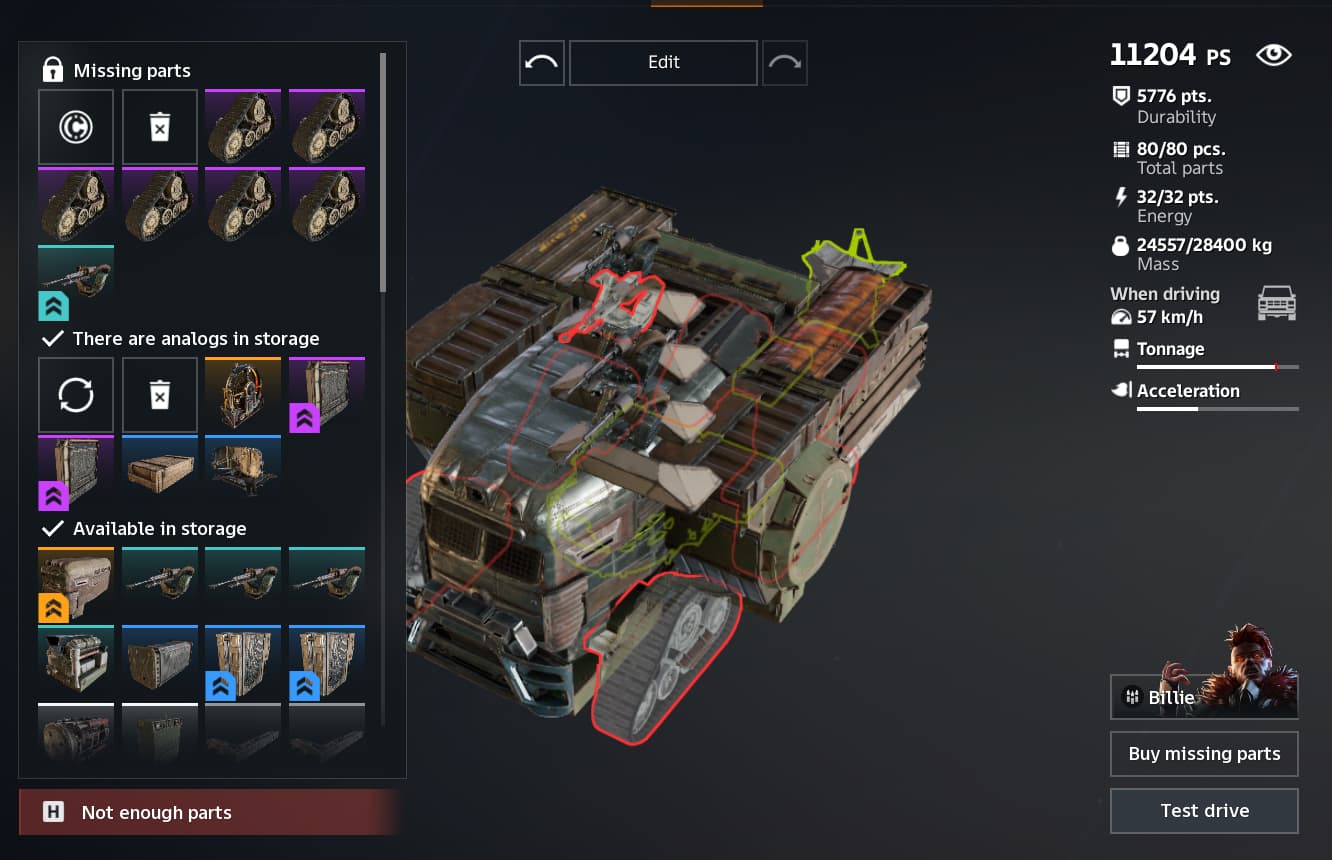The width and height of the screenshot is (1332, 860).
Task: Select the orange-upgraded cabin part in storage
Action: coord(76,584)
